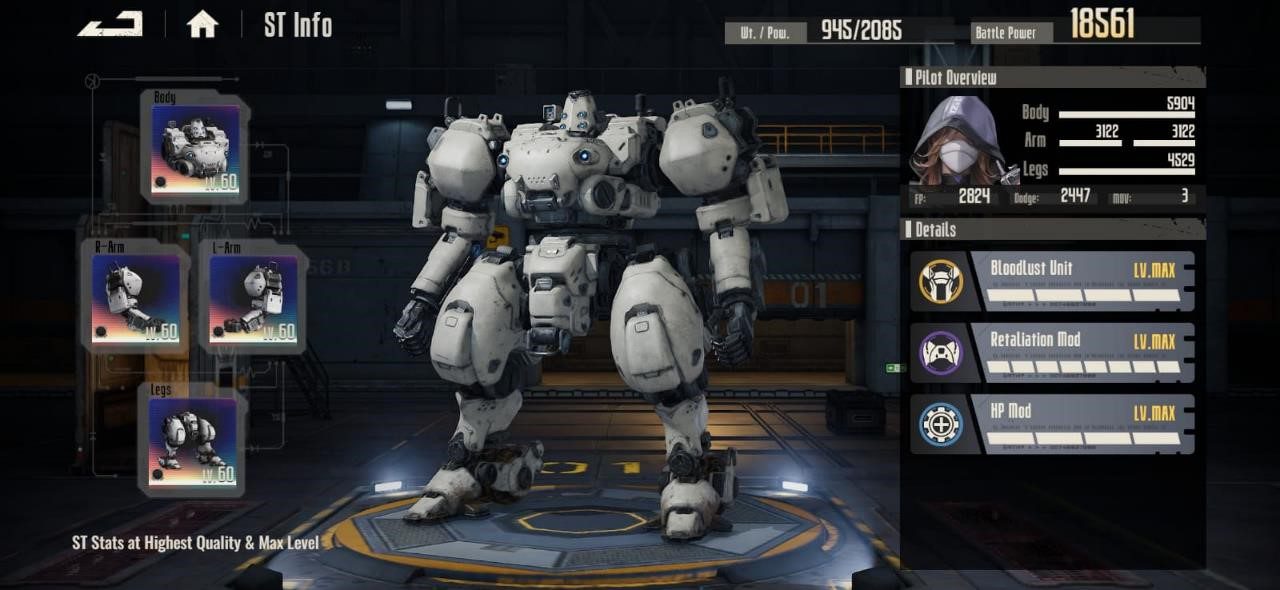Image resolution: width=1280 pixels, height=590 pixels.
Task: Choose the L-Arm part slot
Action: tap(252, 297)
